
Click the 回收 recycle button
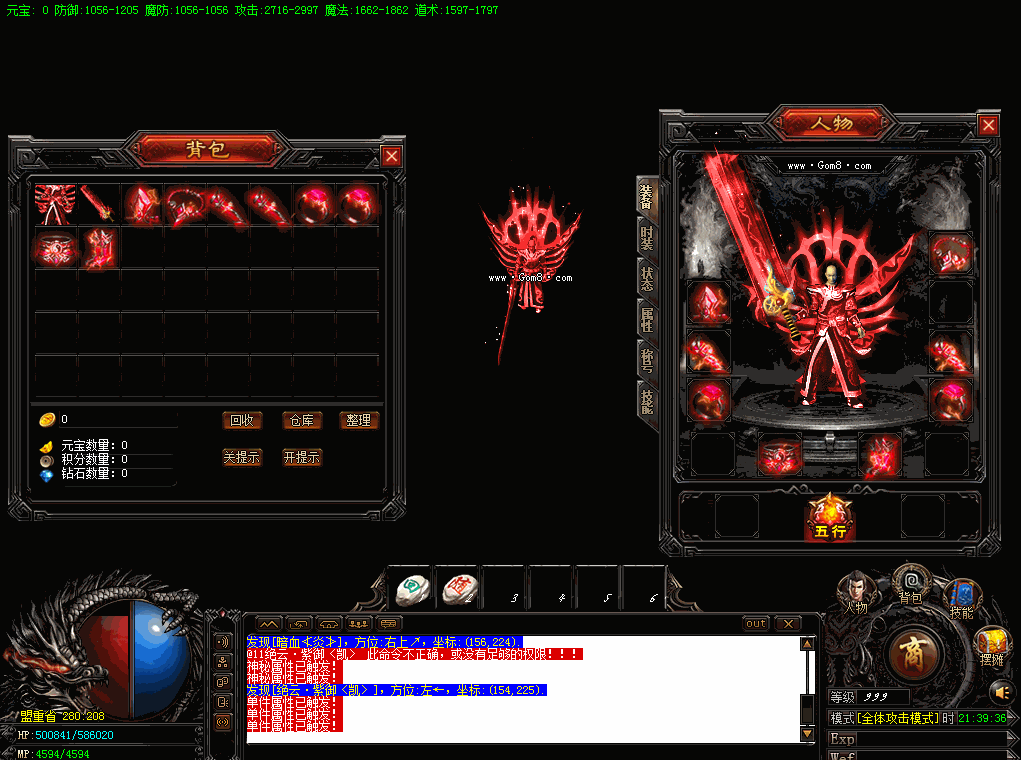click(x=241, y=420)
